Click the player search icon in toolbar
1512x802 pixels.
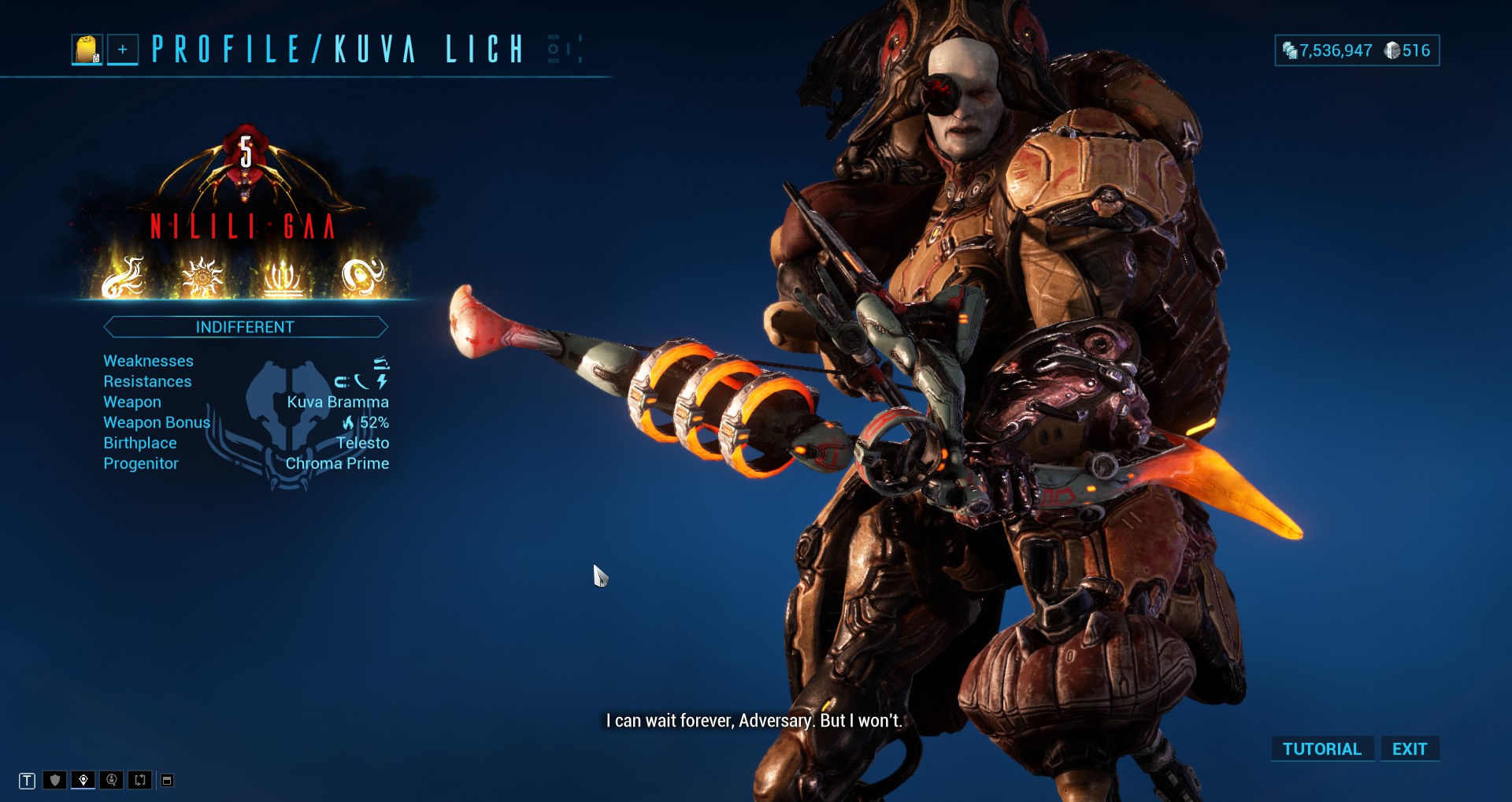pyautogui.click(x=112, y=780)
